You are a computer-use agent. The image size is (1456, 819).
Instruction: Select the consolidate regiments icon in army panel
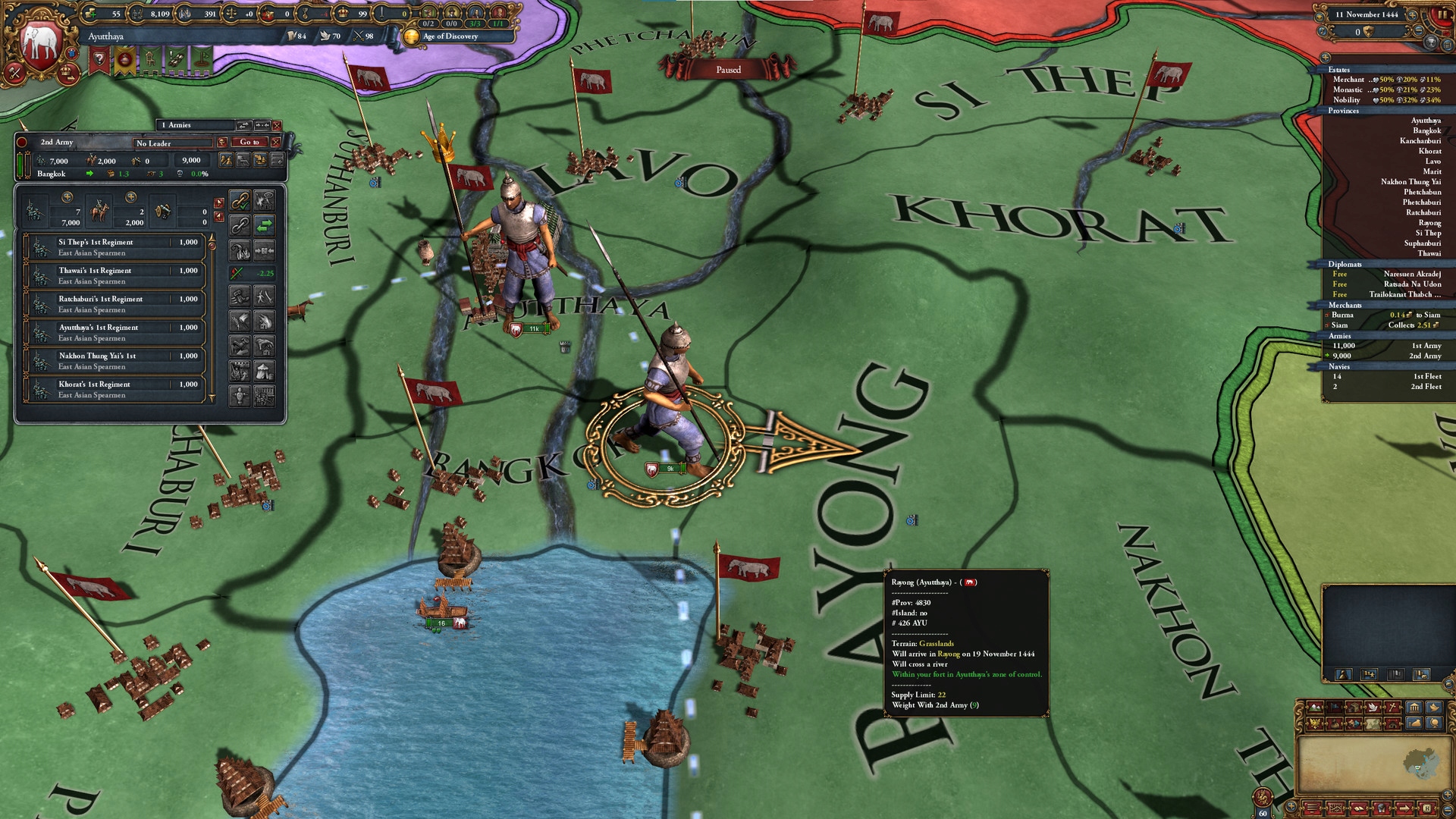[265, 250]
